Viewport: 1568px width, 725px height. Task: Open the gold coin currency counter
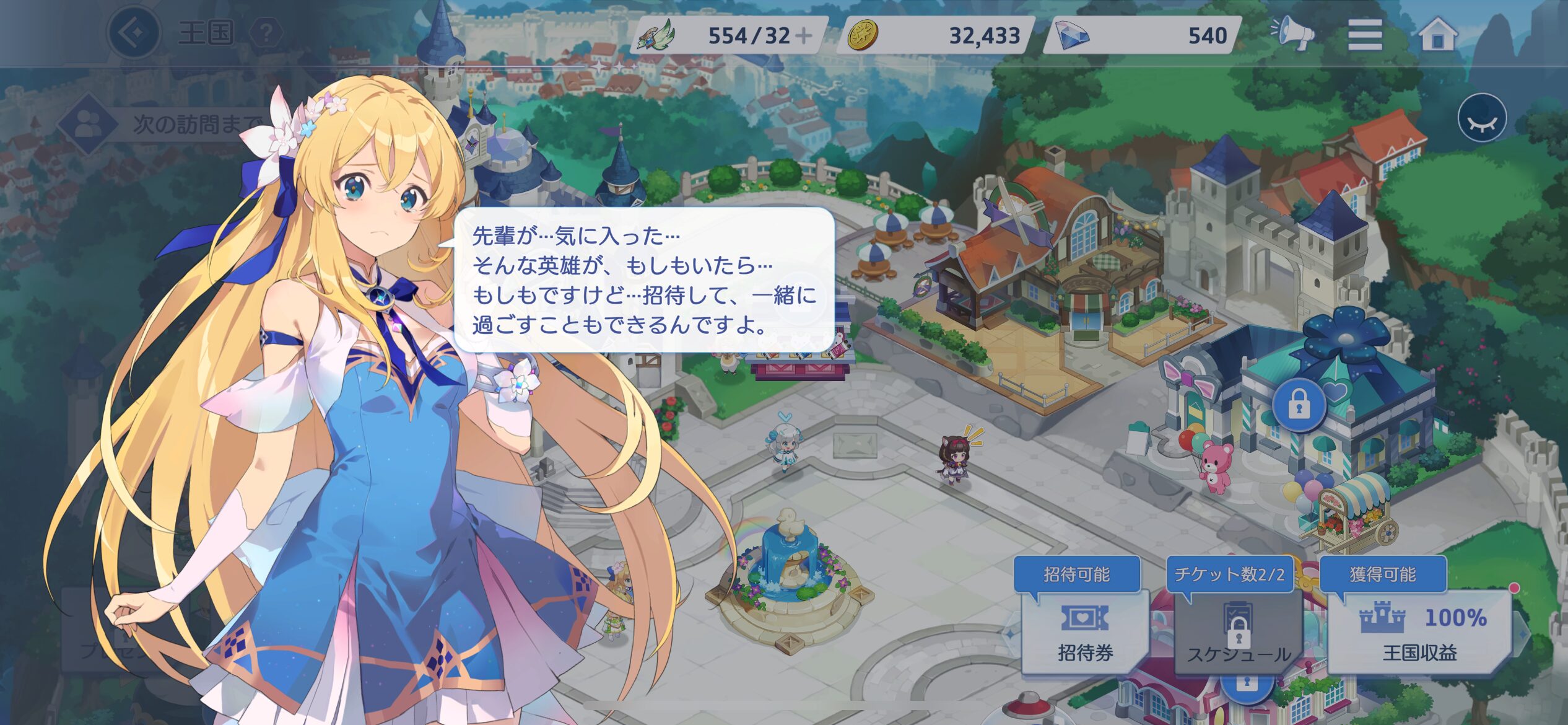pyautogui.click(x=935, y=35)
